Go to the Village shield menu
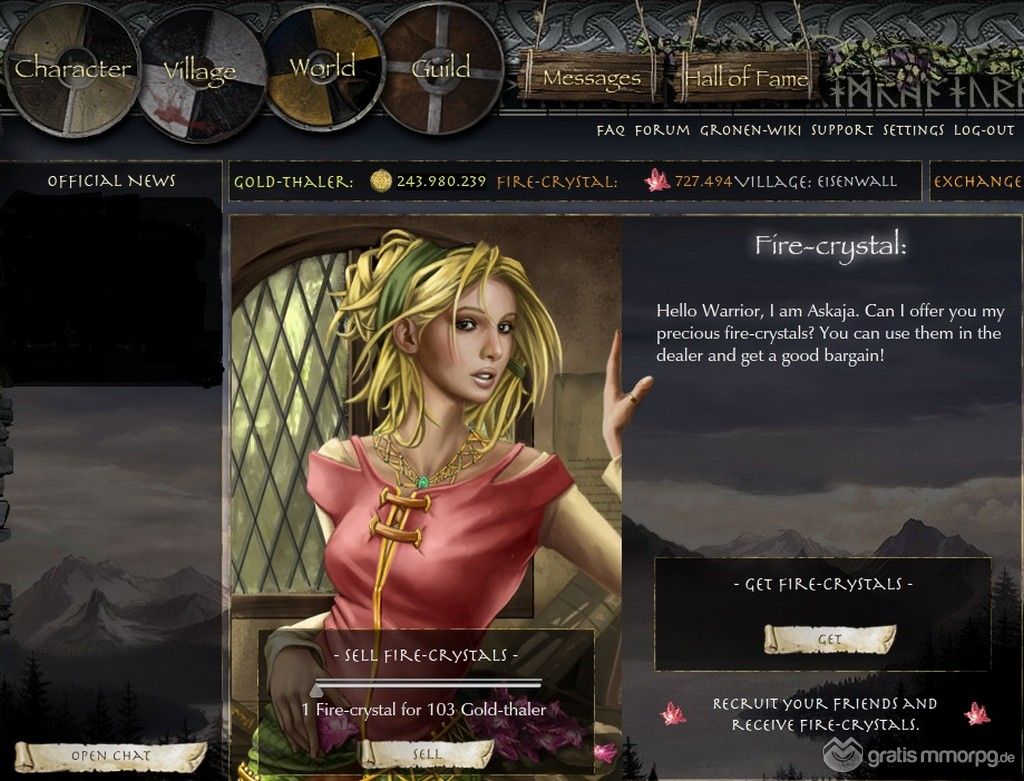This screenshot has width=1024, height=781. tap(198, 71)
